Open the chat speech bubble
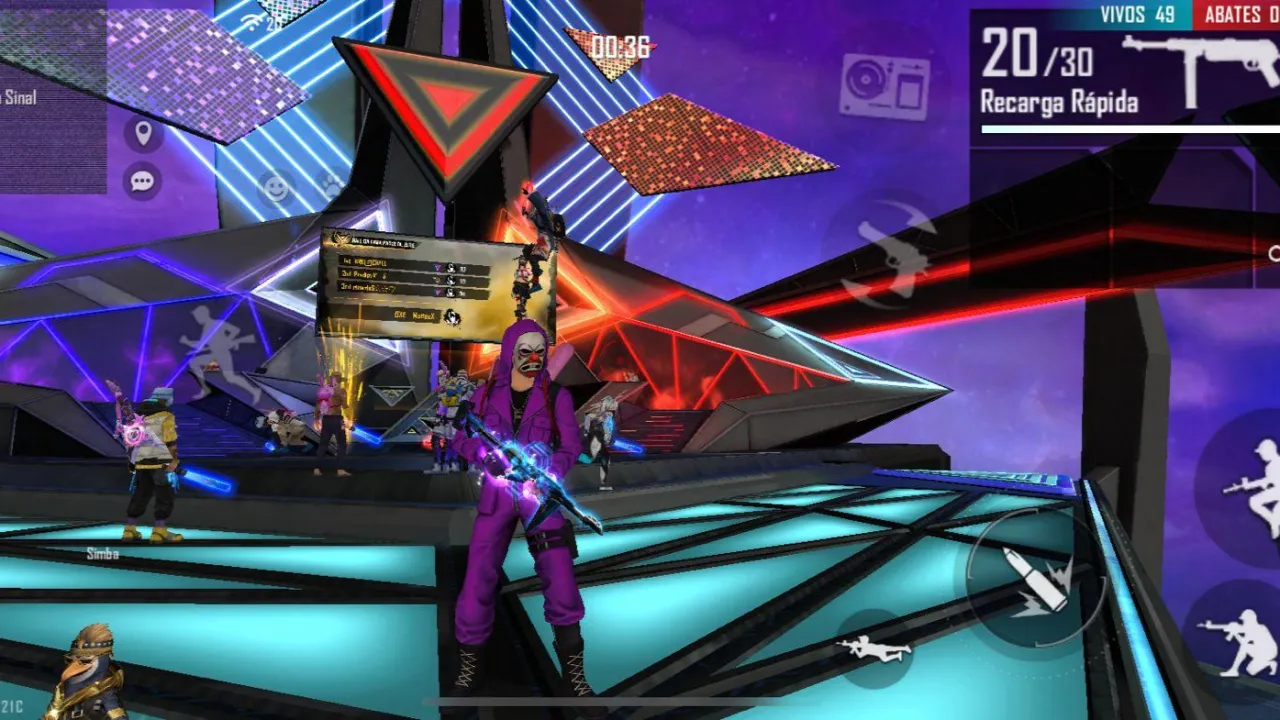Viewport: 1280px width, 720px height. [x=143, y=181]
